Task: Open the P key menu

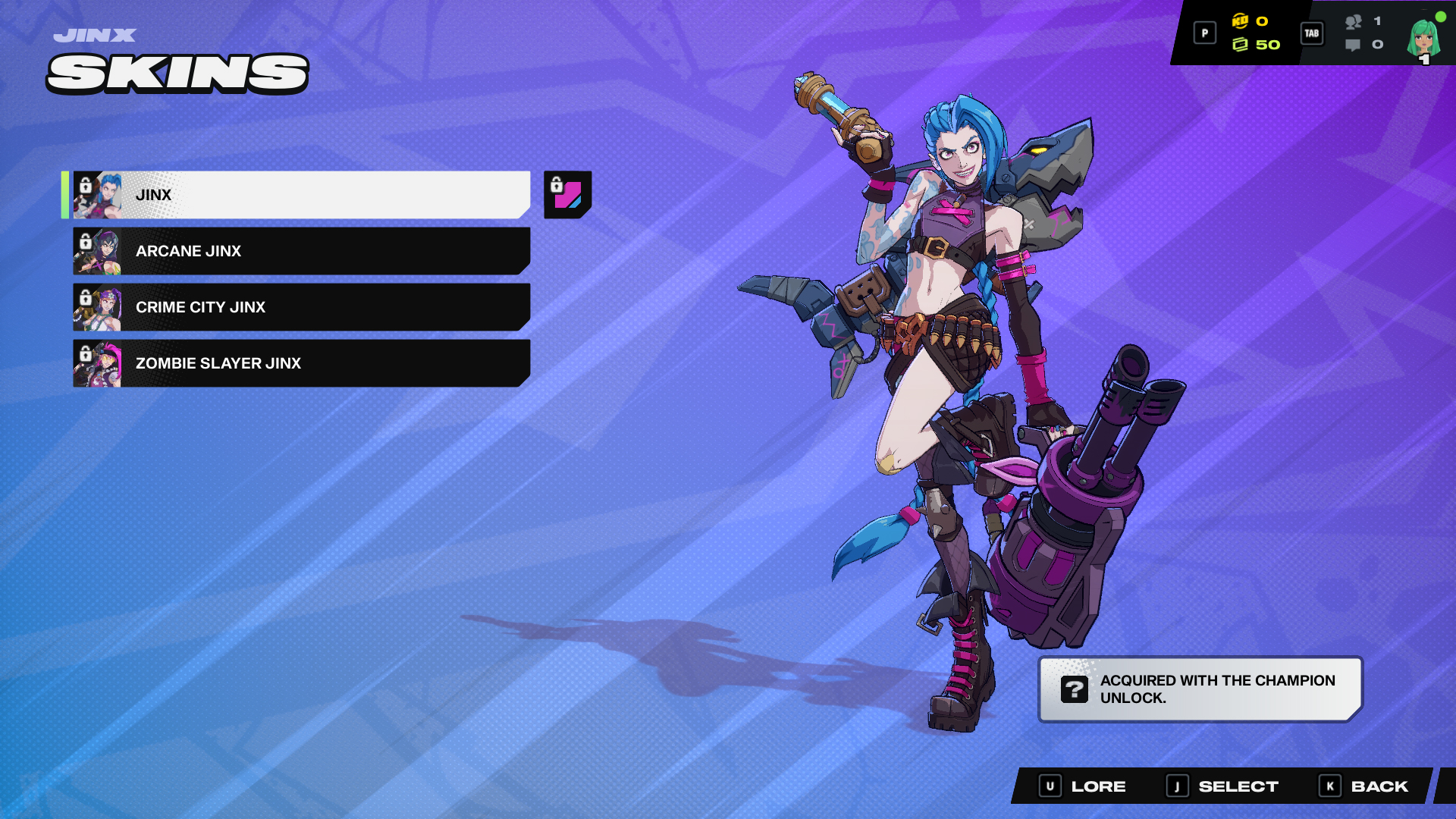Action: point(1203,33)
